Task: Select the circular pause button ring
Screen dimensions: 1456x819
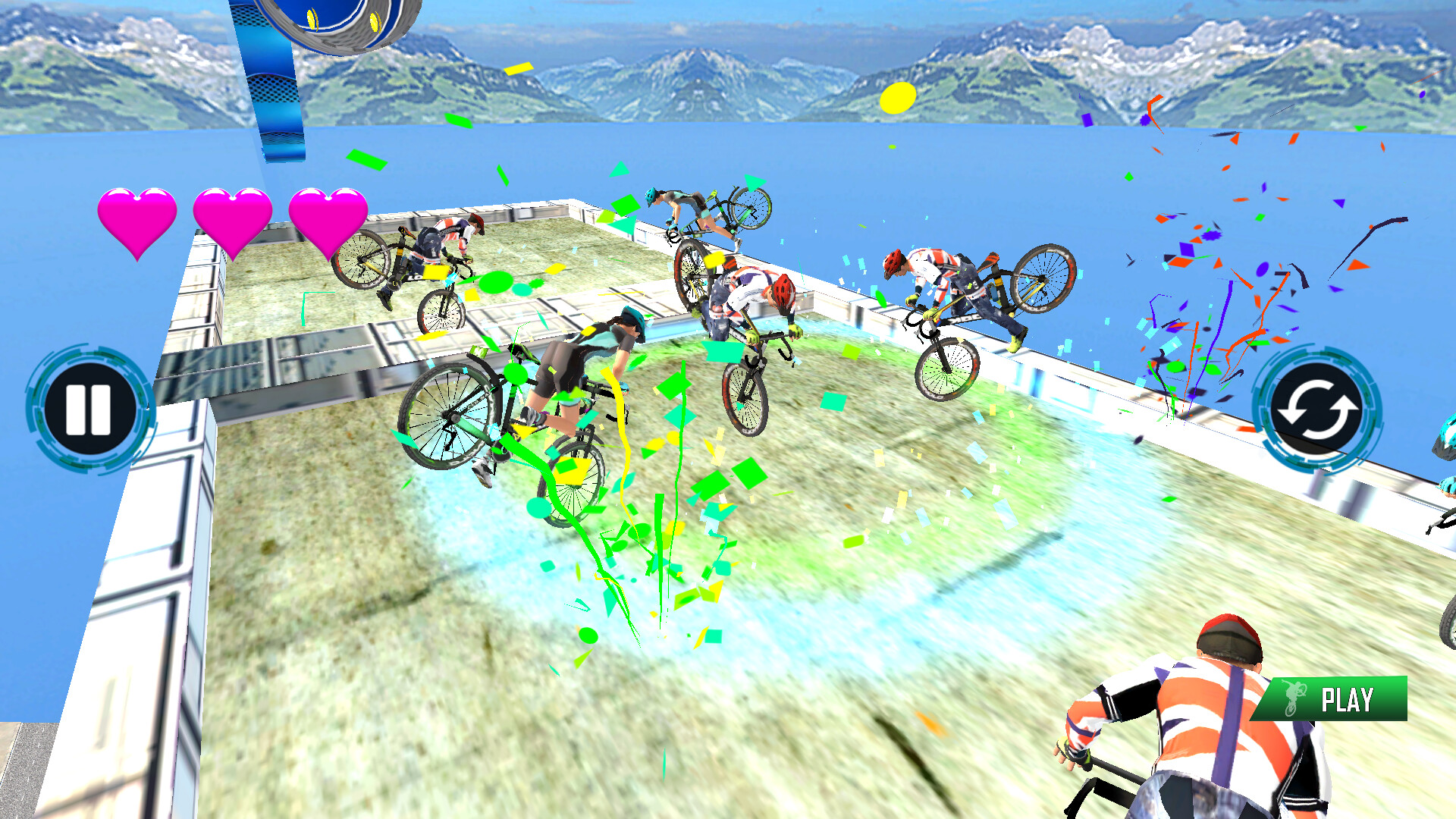Action: coord(89,407)
